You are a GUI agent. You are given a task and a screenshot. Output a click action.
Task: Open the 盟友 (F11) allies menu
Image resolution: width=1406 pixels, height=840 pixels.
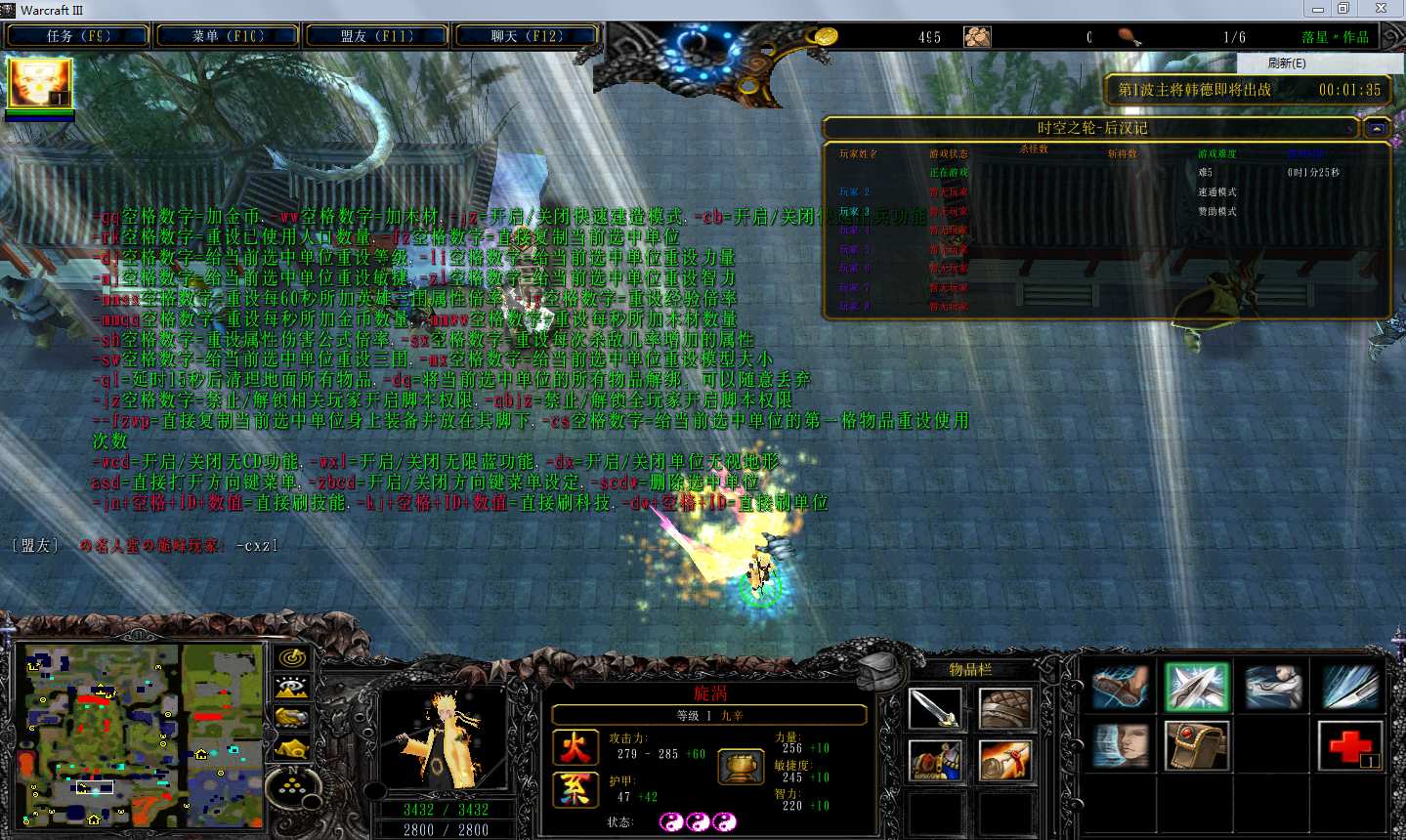377,36
